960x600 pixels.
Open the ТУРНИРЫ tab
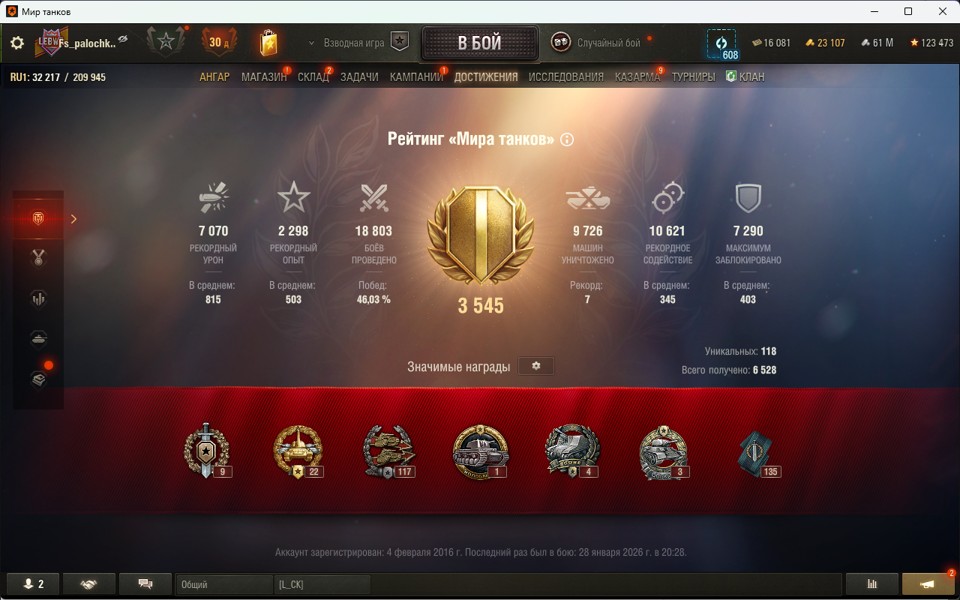point(693,77)
